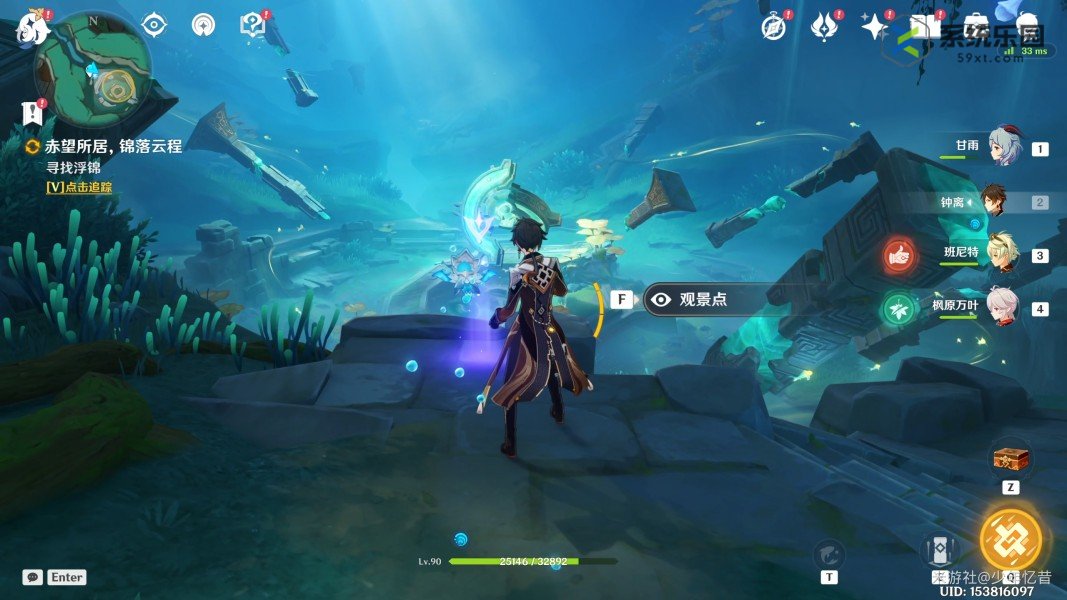
Task: Open the Paimon menu icon
Action: tap(32, 27)
